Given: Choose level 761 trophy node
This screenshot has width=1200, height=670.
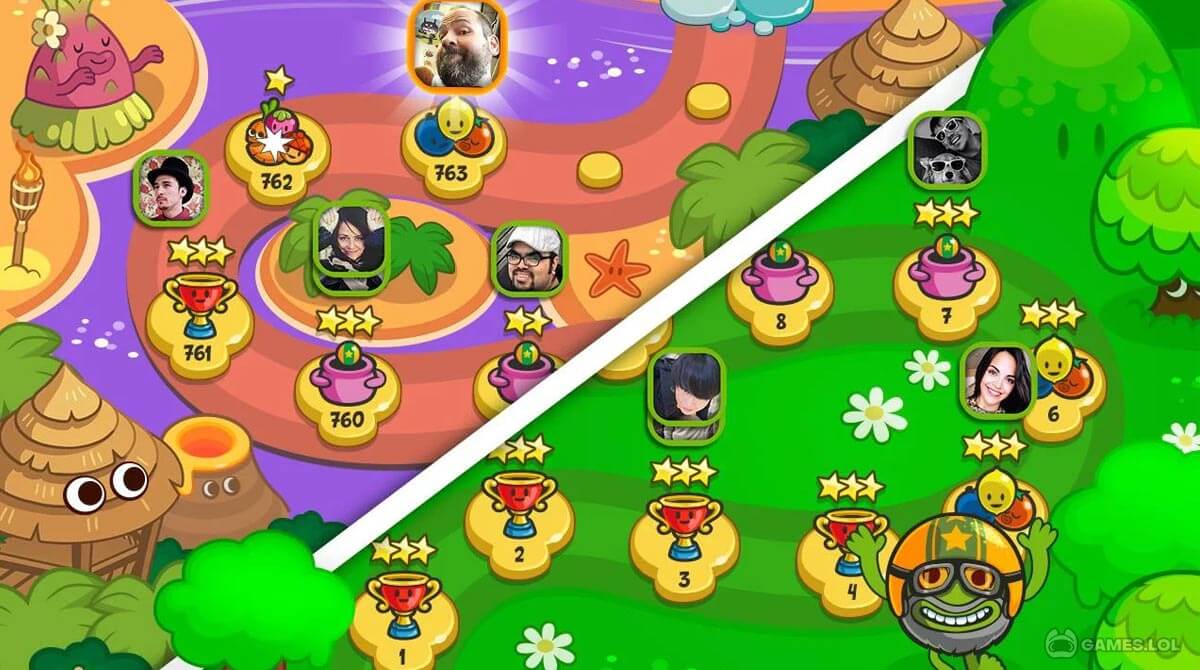Looking at the screenshot, I should coord(199,324).
